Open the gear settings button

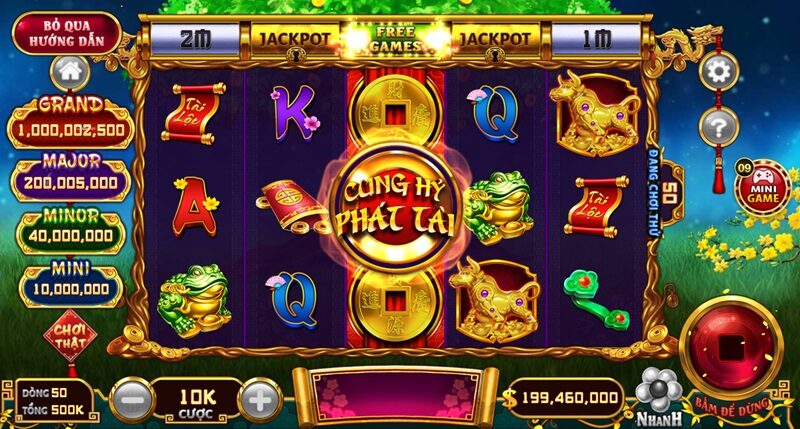[718, 70]
